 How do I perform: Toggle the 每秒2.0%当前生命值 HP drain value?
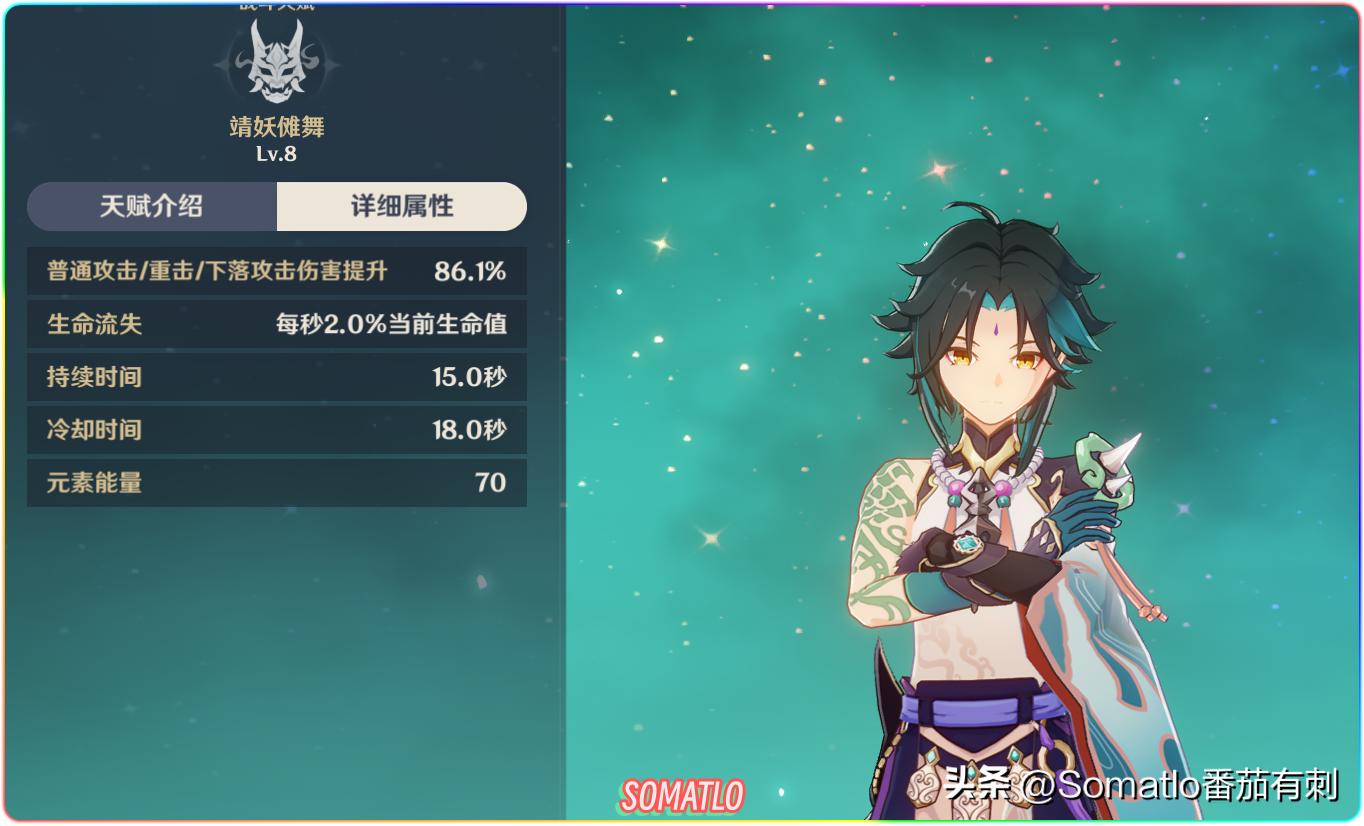tap(390, 324)
